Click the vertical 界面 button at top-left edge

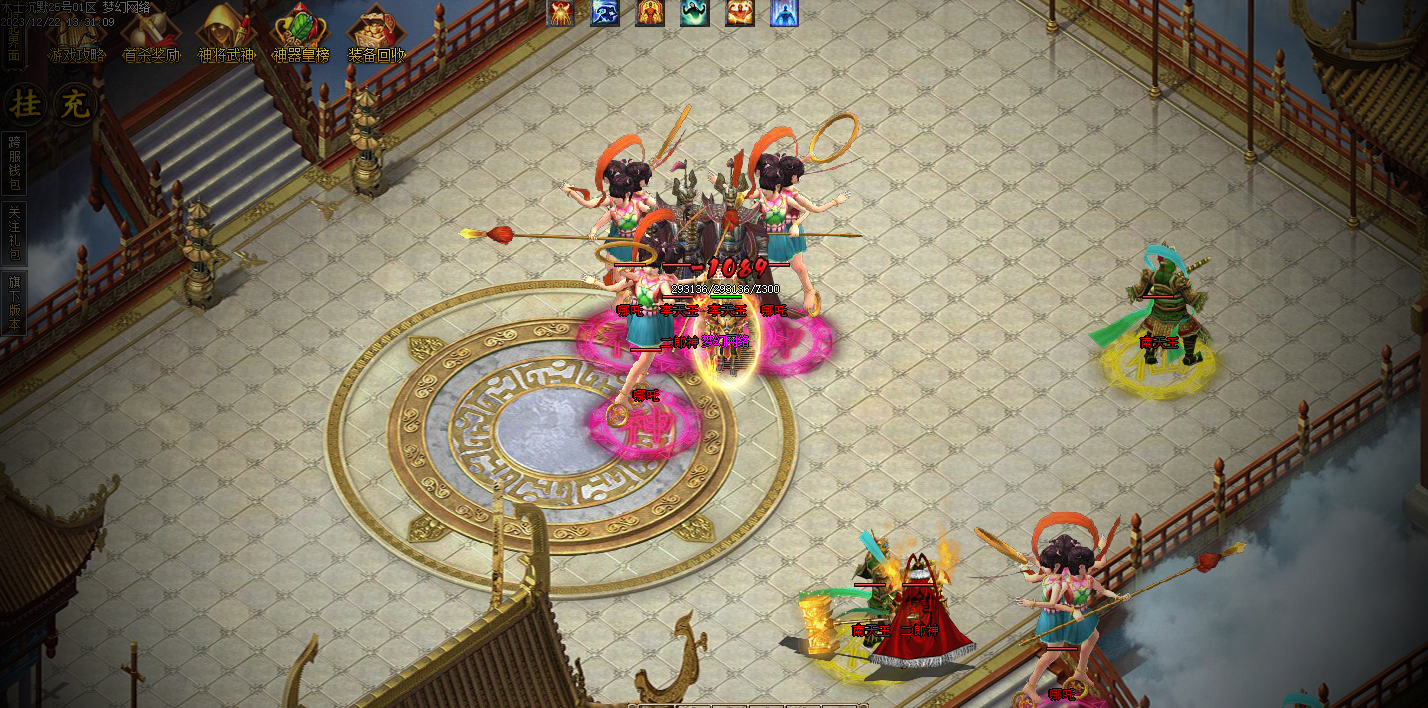tap(13, 45)
